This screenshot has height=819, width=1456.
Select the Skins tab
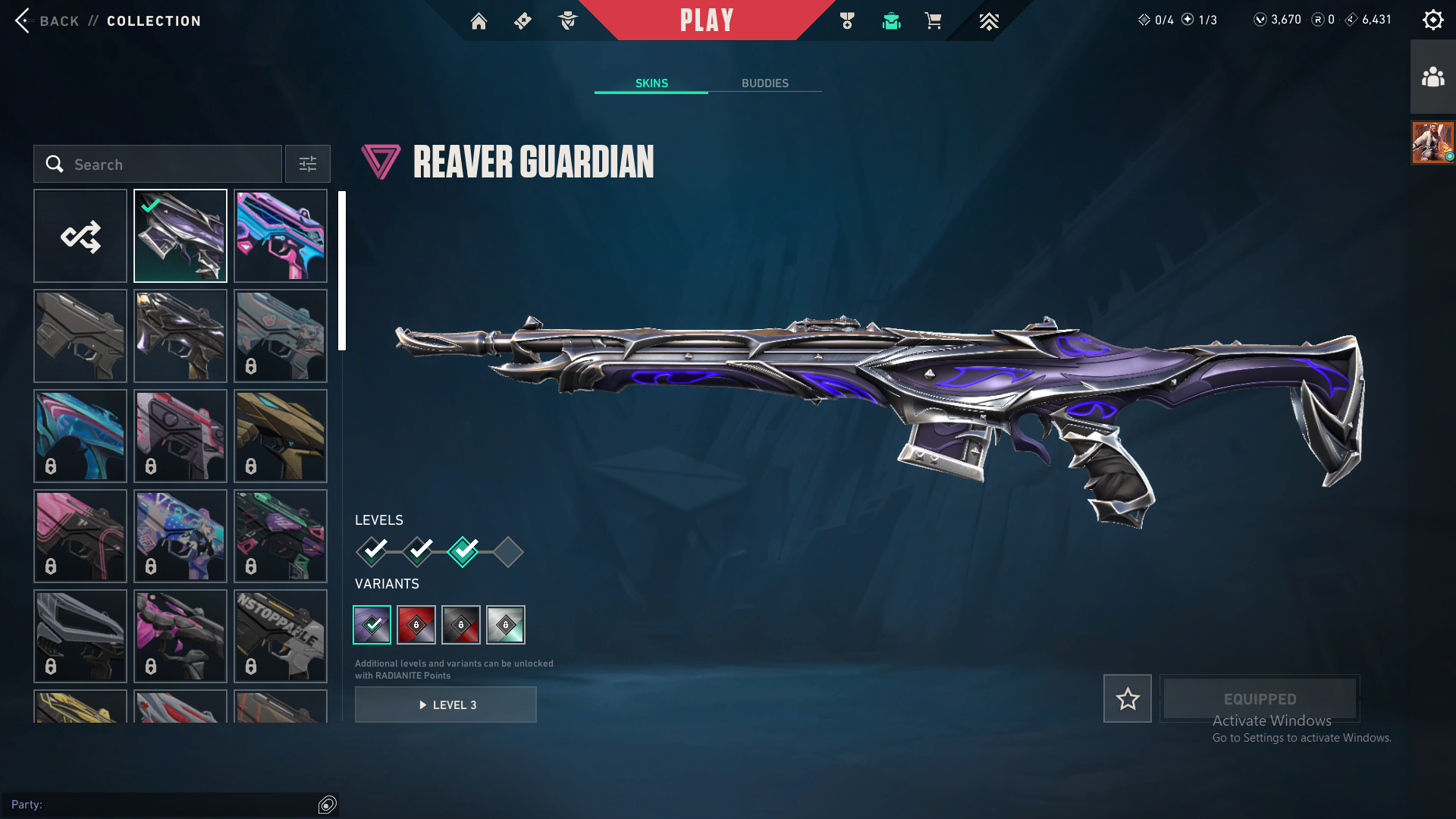651,83
